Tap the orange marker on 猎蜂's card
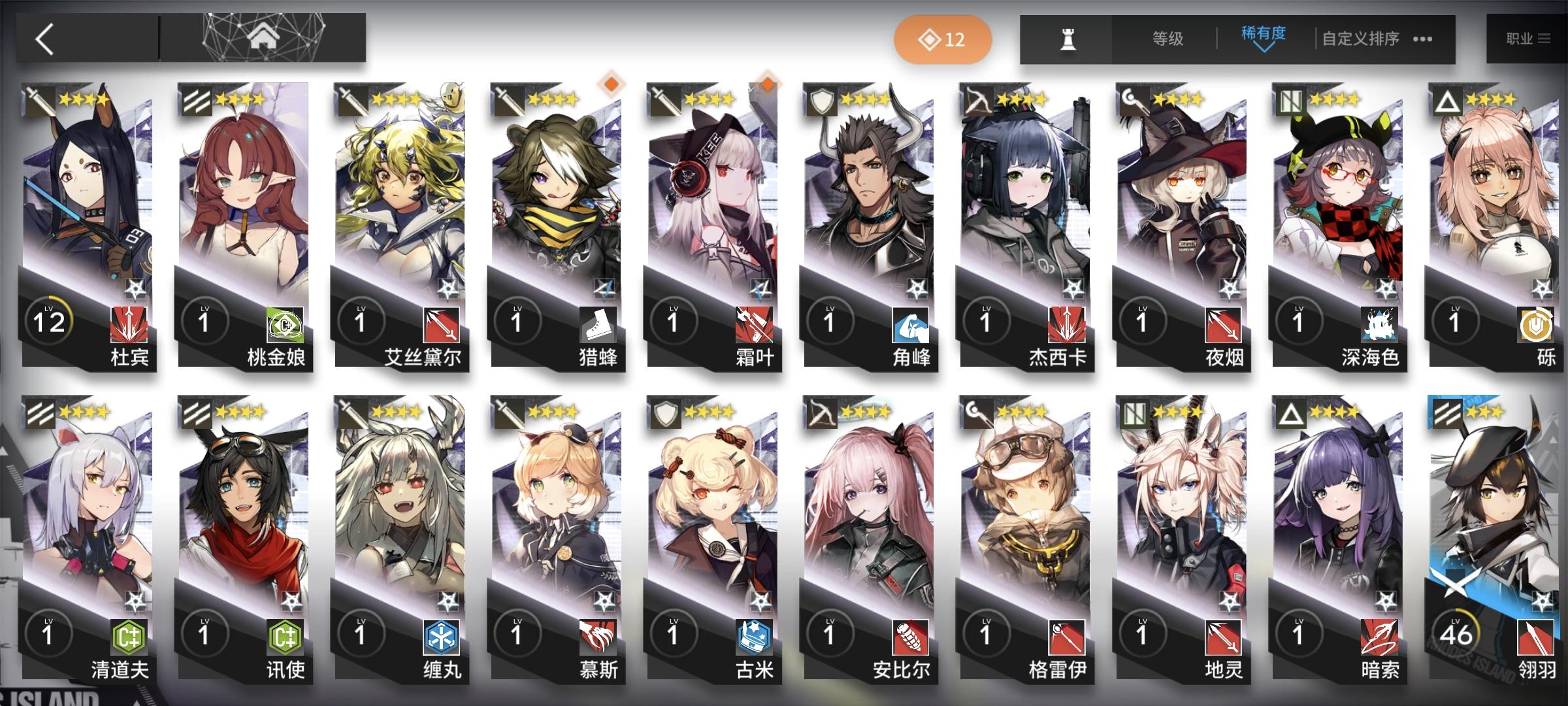The width and height of the screenshot is (1568, 706). click(611, 85)
